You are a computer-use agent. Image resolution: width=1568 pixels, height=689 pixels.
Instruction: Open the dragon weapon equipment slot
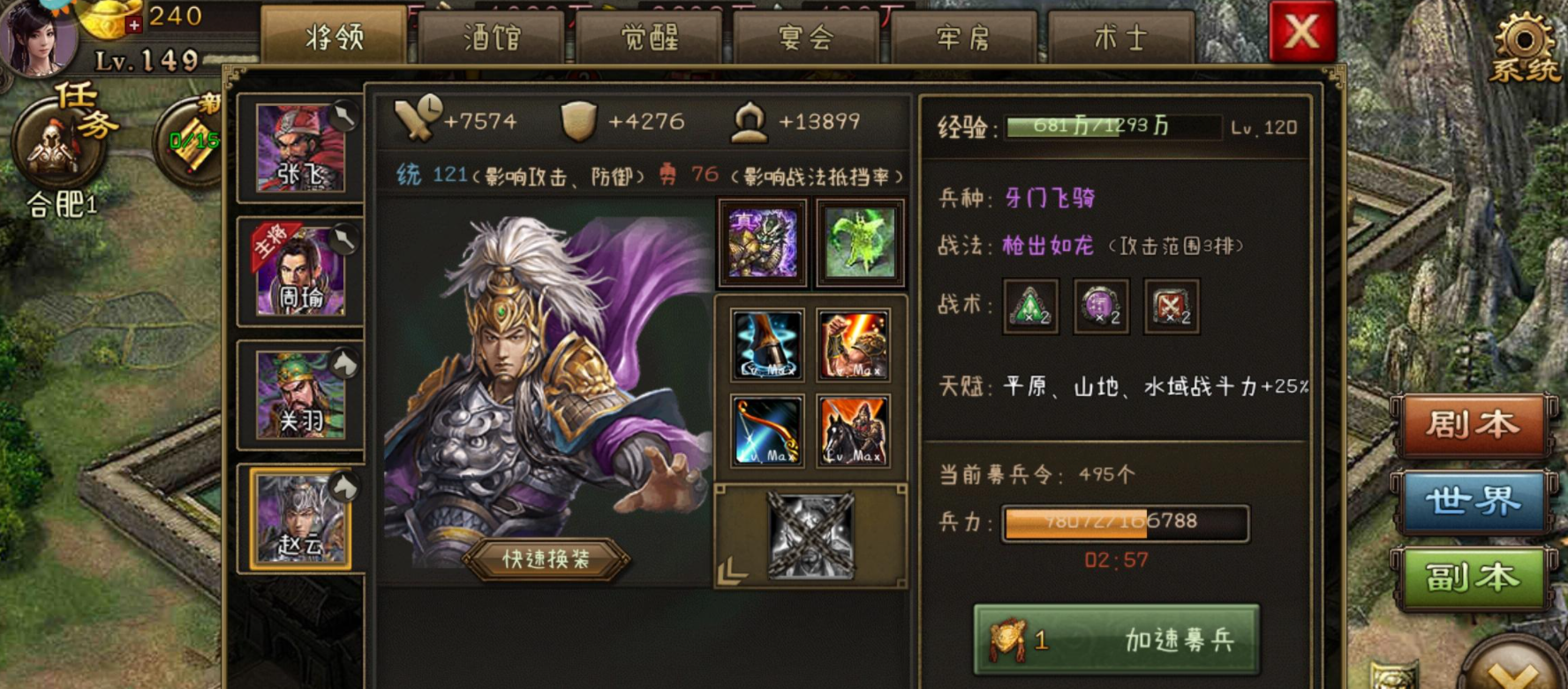tap(763, 241)
